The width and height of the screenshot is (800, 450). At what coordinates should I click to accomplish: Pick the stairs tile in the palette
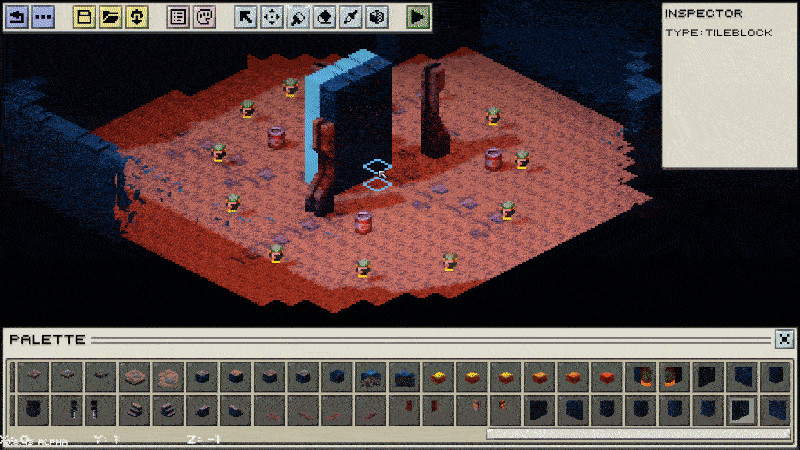coord(134,409)
